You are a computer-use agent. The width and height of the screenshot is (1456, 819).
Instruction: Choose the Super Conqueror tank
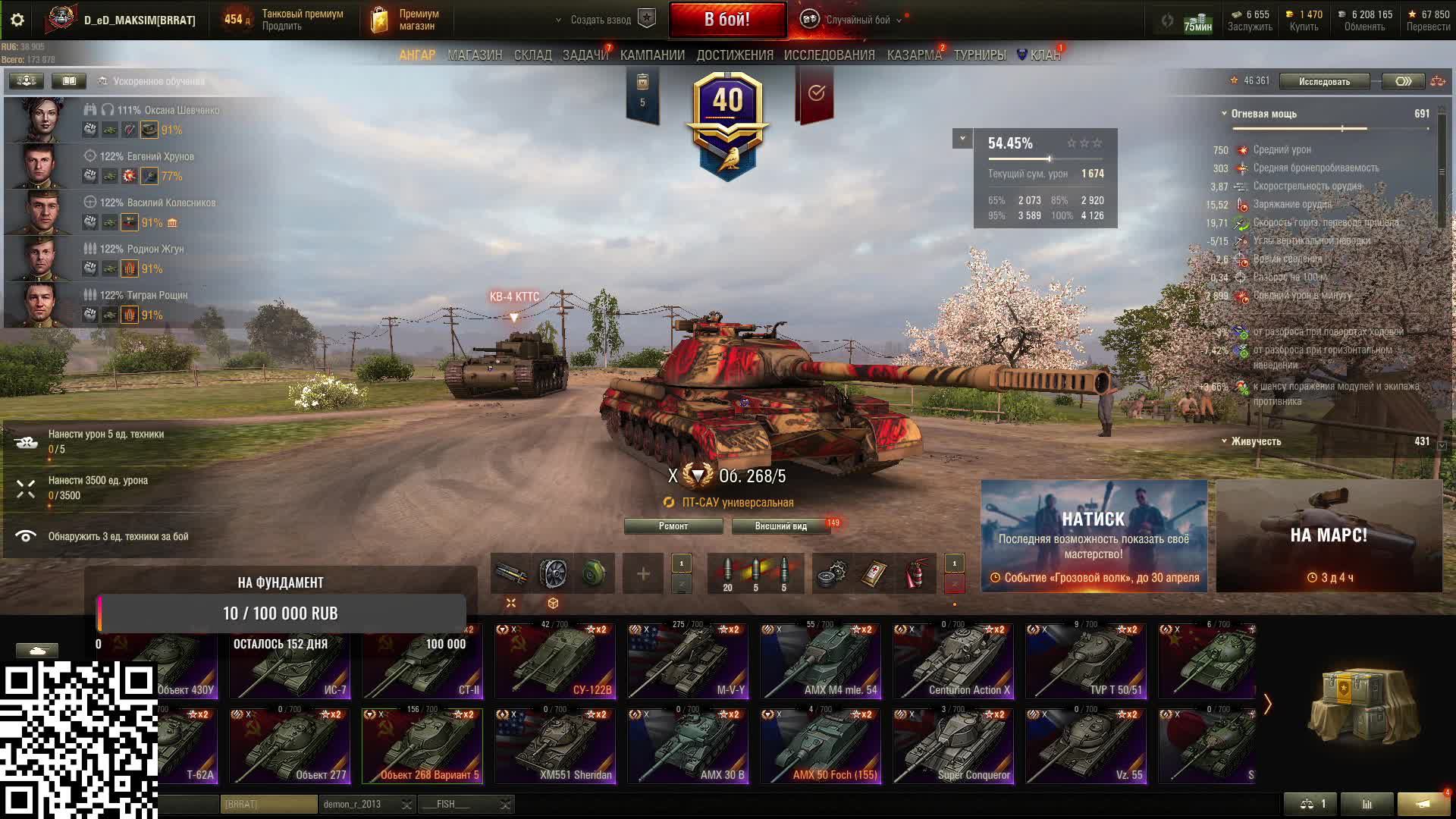click(x=953, y=746)
